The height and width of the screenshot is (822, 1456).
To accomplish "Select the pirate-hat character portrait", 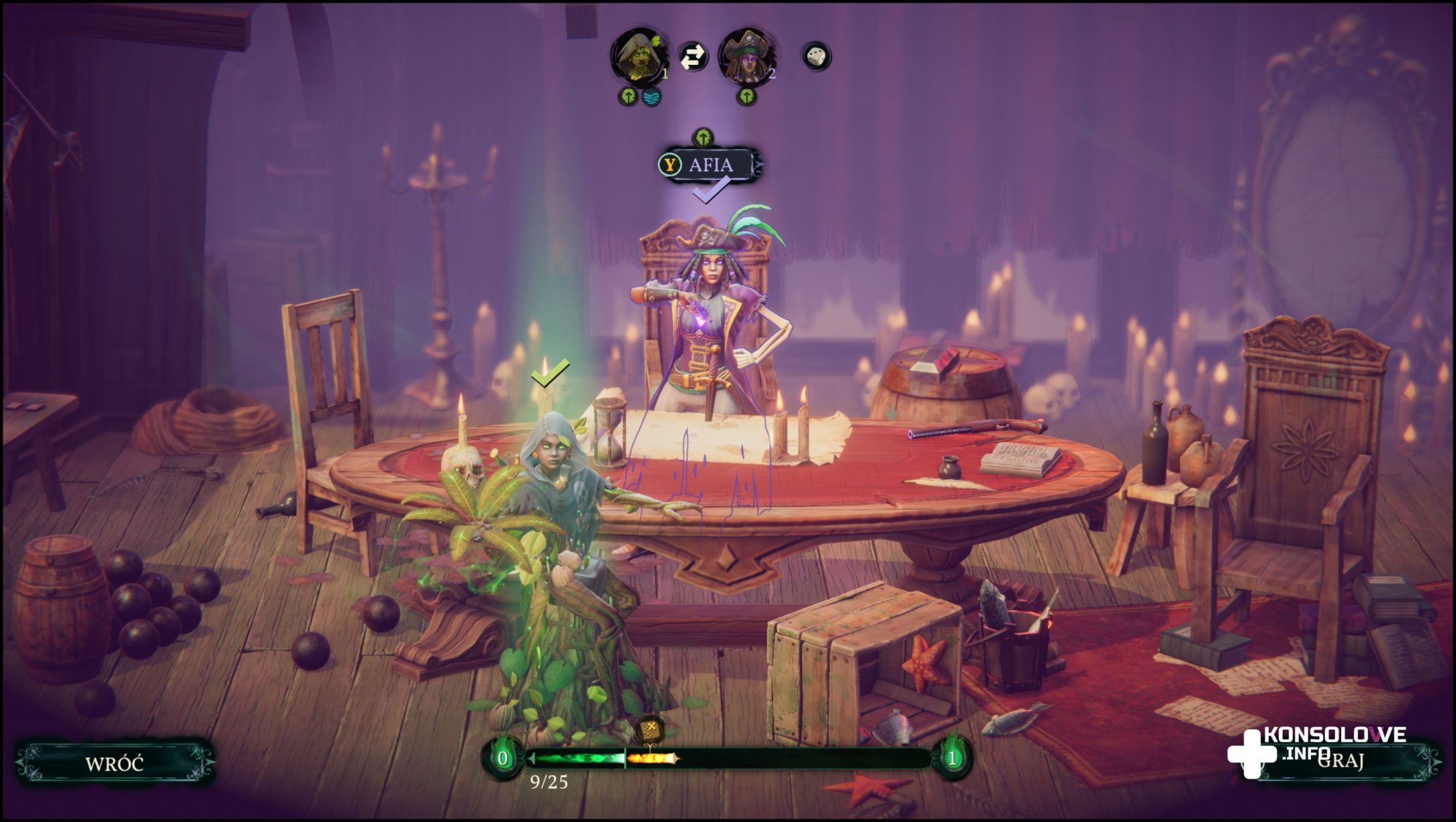I will pyautogui.click(x=746, y=56).
